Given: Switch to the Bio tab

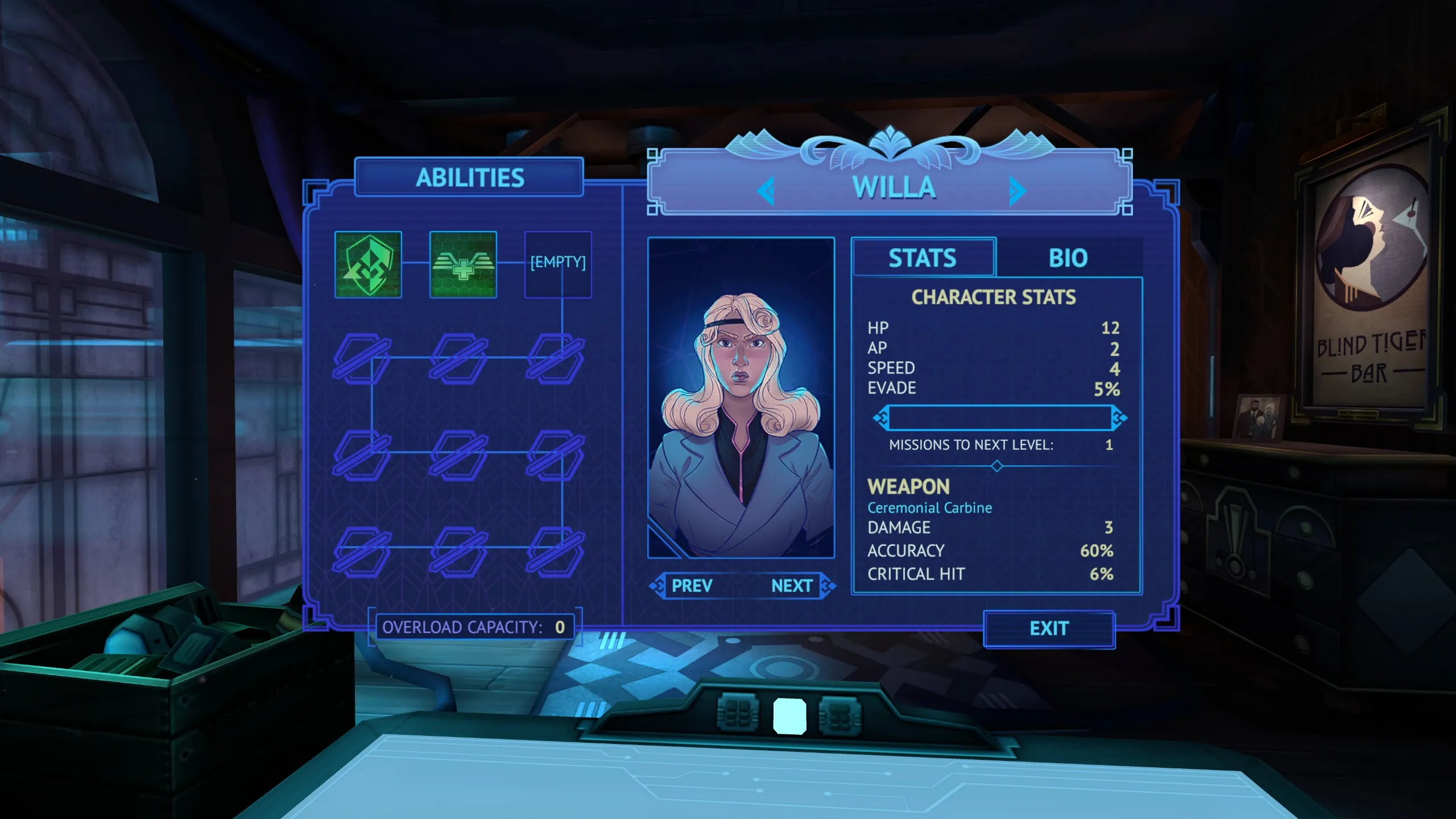Looking at the screenshot, I should click(x=1068, y=258).
